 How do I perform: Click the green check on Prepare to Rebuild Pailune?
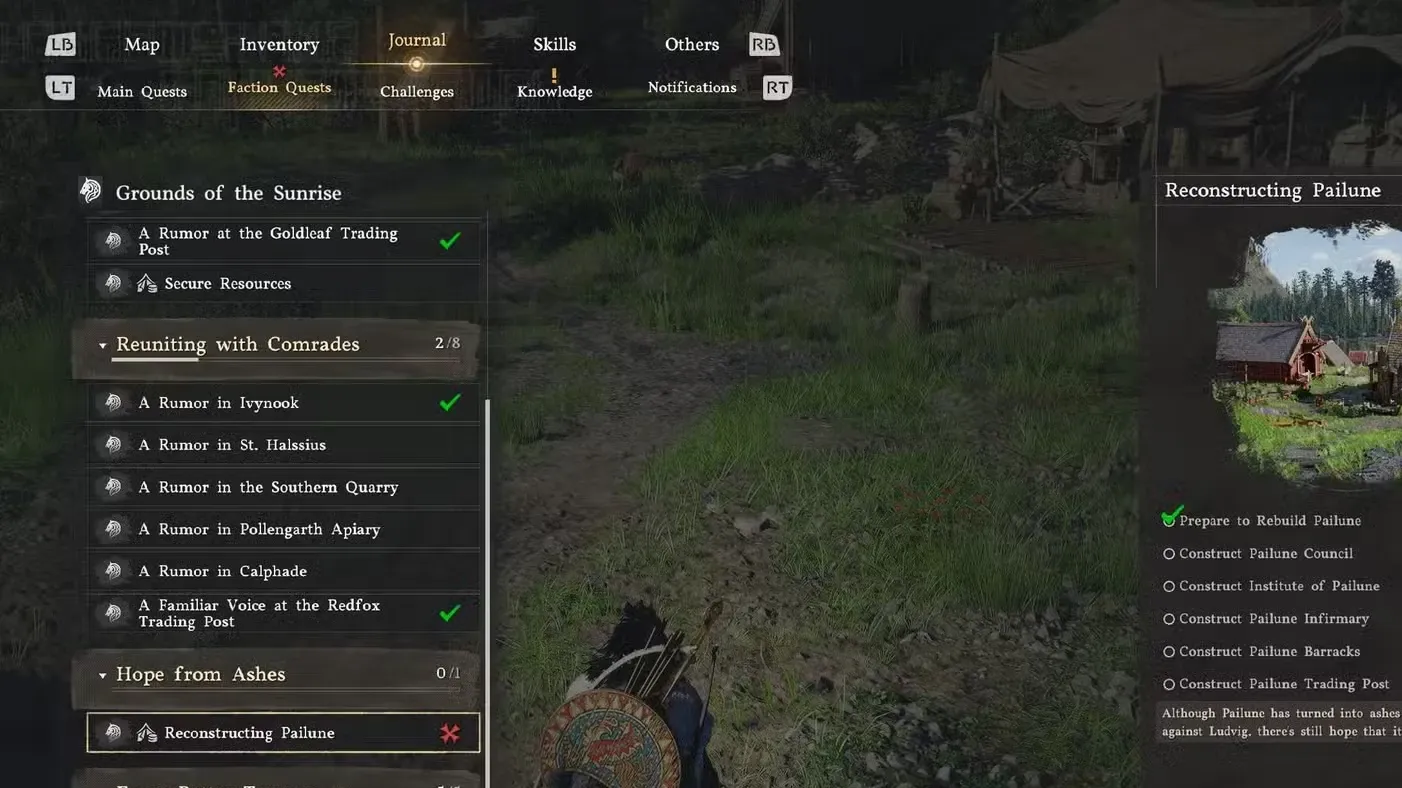pyautogui.click(x=1170, y=516)
